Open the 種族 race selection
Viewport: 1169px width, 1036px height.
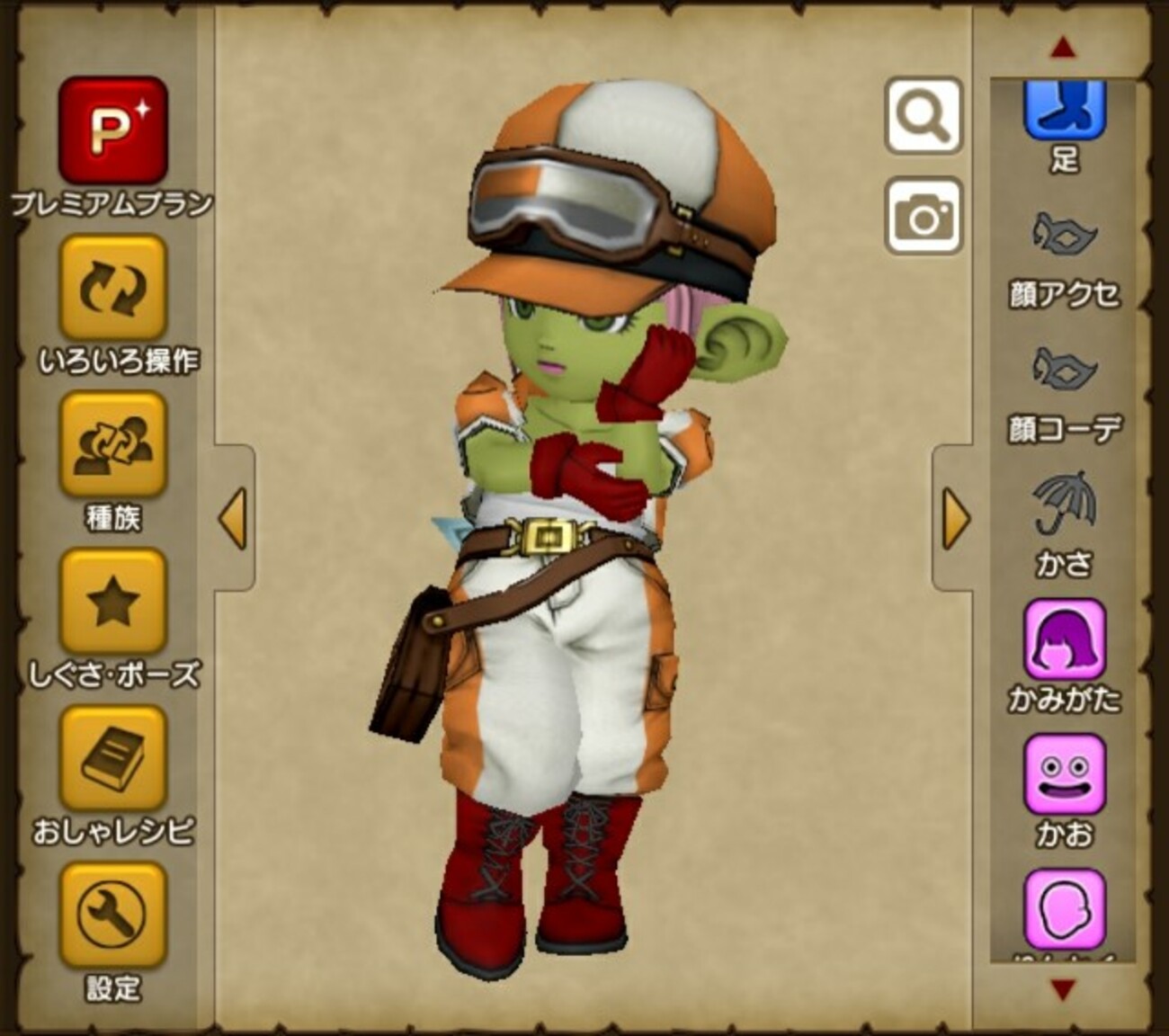click(113, 445)
